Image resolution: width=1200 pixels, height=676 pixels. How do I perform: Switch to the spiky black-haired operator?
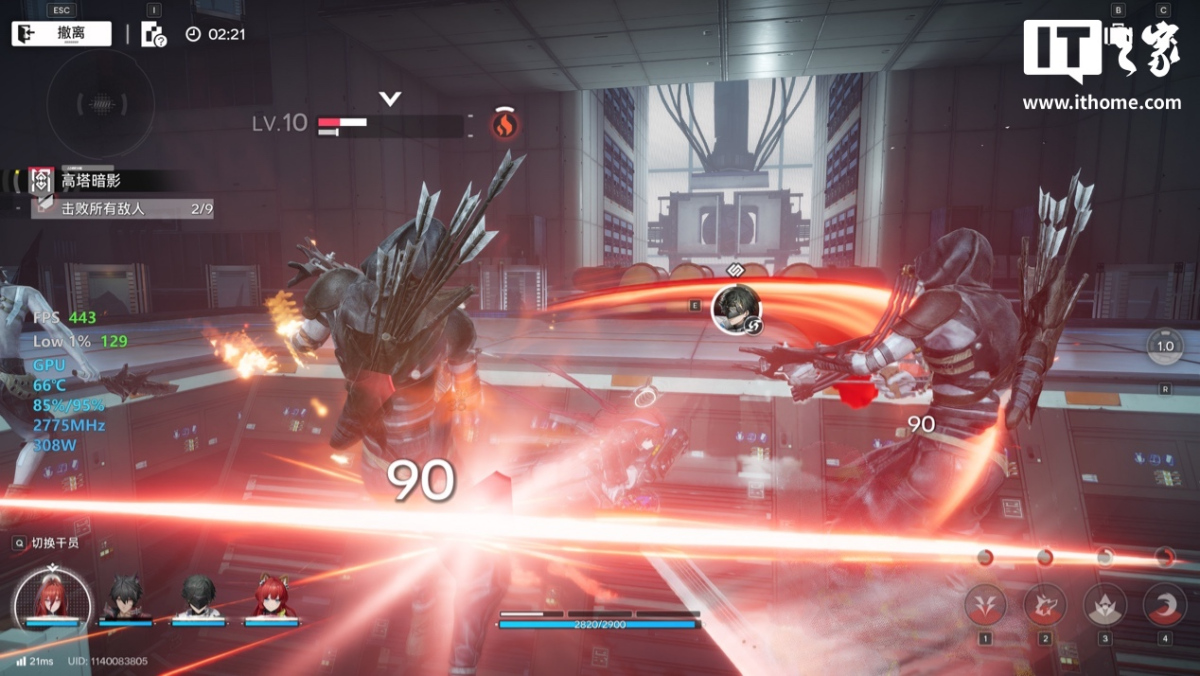126,598
